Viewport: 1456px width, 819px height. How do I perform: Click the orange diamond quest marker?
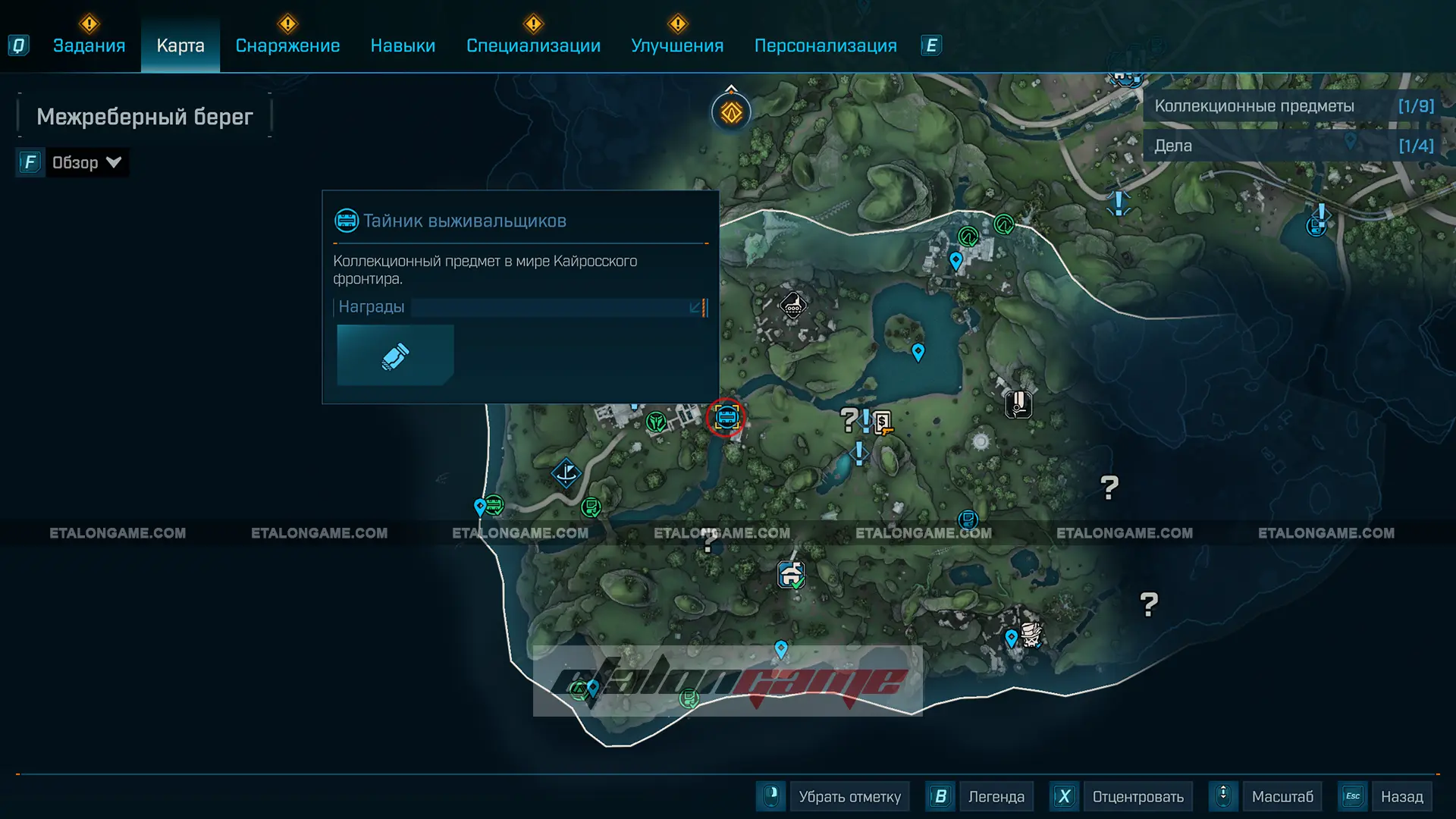pos(731,113)
